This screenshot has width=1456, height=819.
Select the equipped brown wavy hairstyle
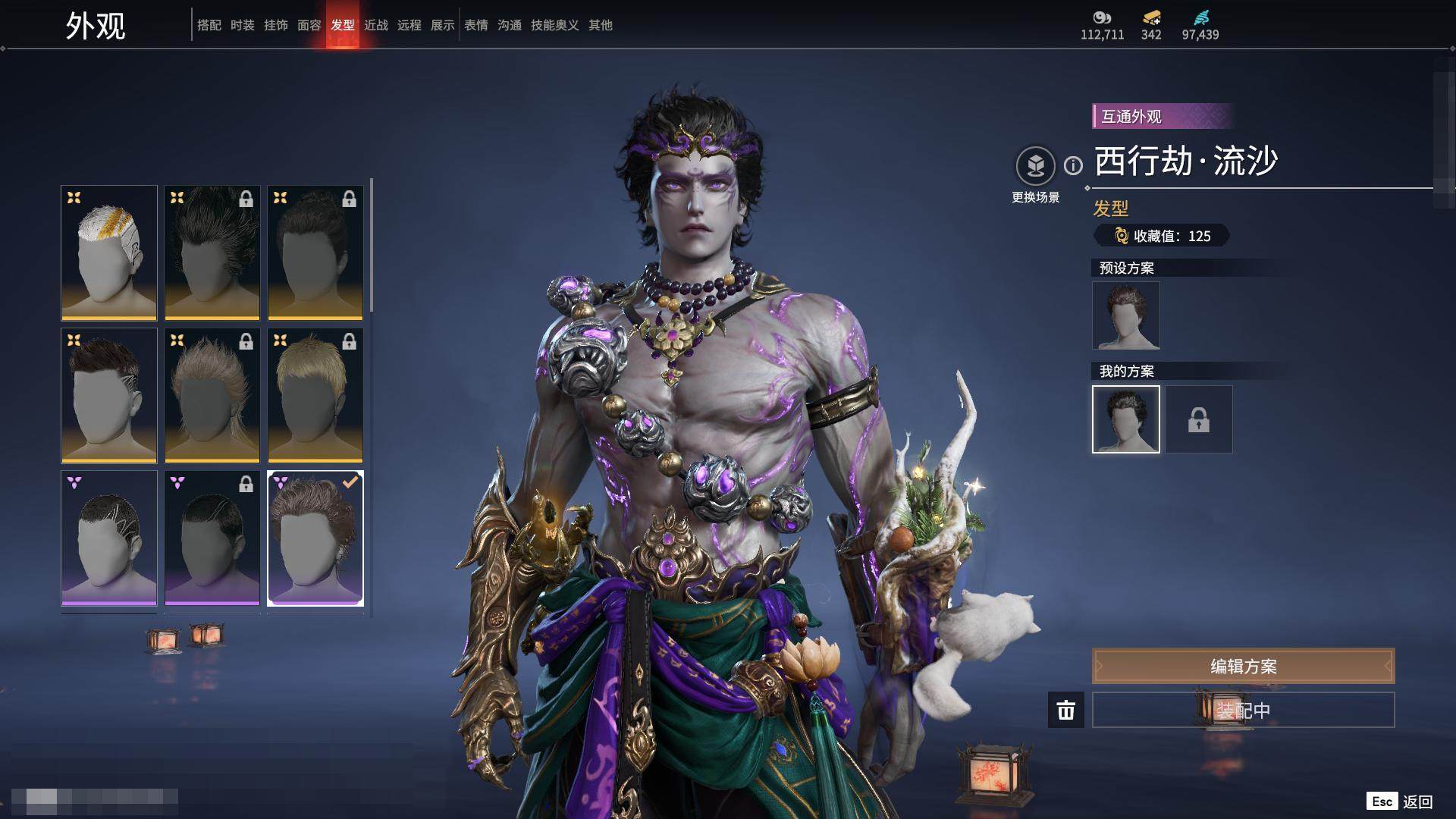[x=315, y=538]
